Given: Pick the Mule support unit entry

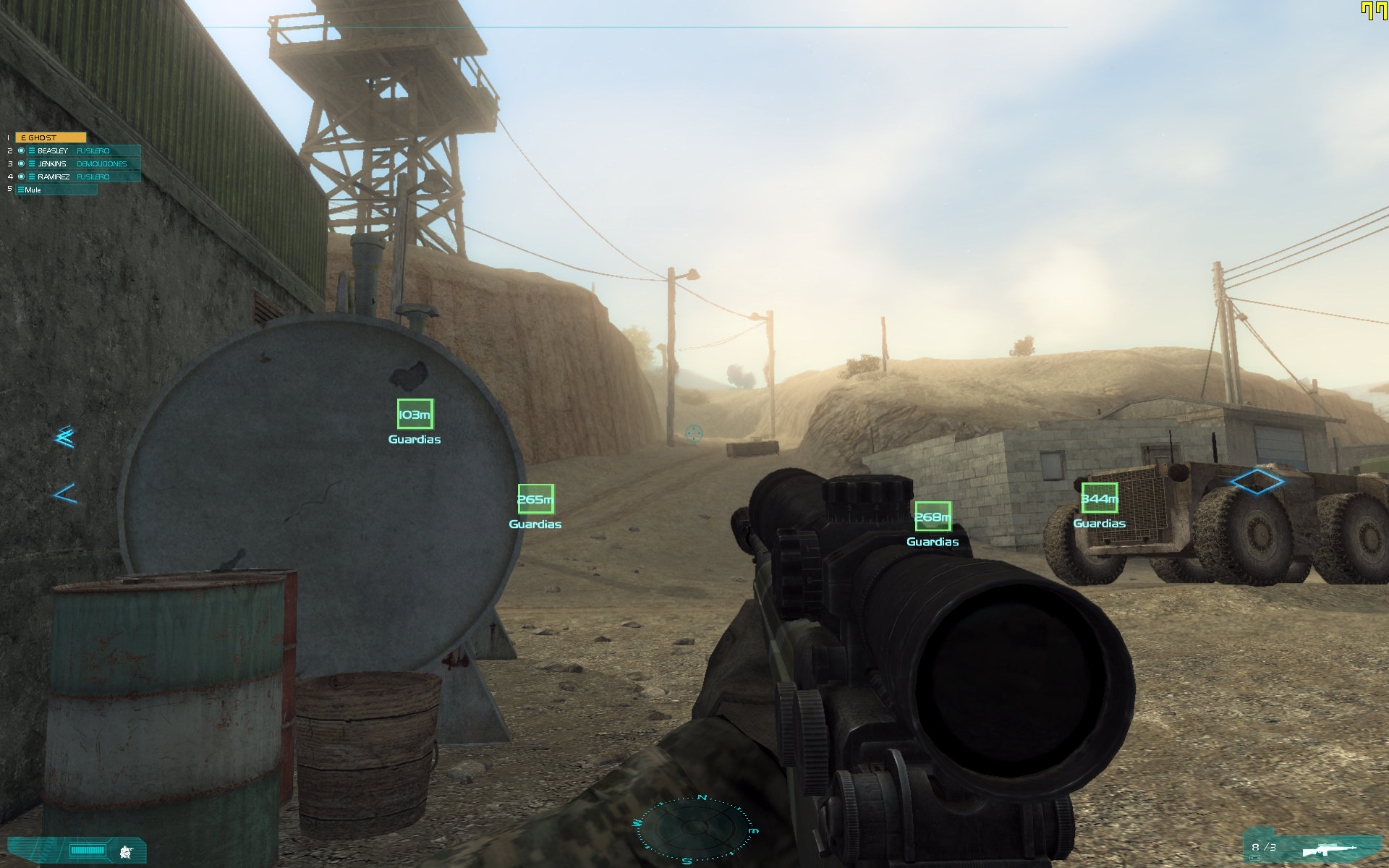Looking at the screenshot, I should [55, 190].
